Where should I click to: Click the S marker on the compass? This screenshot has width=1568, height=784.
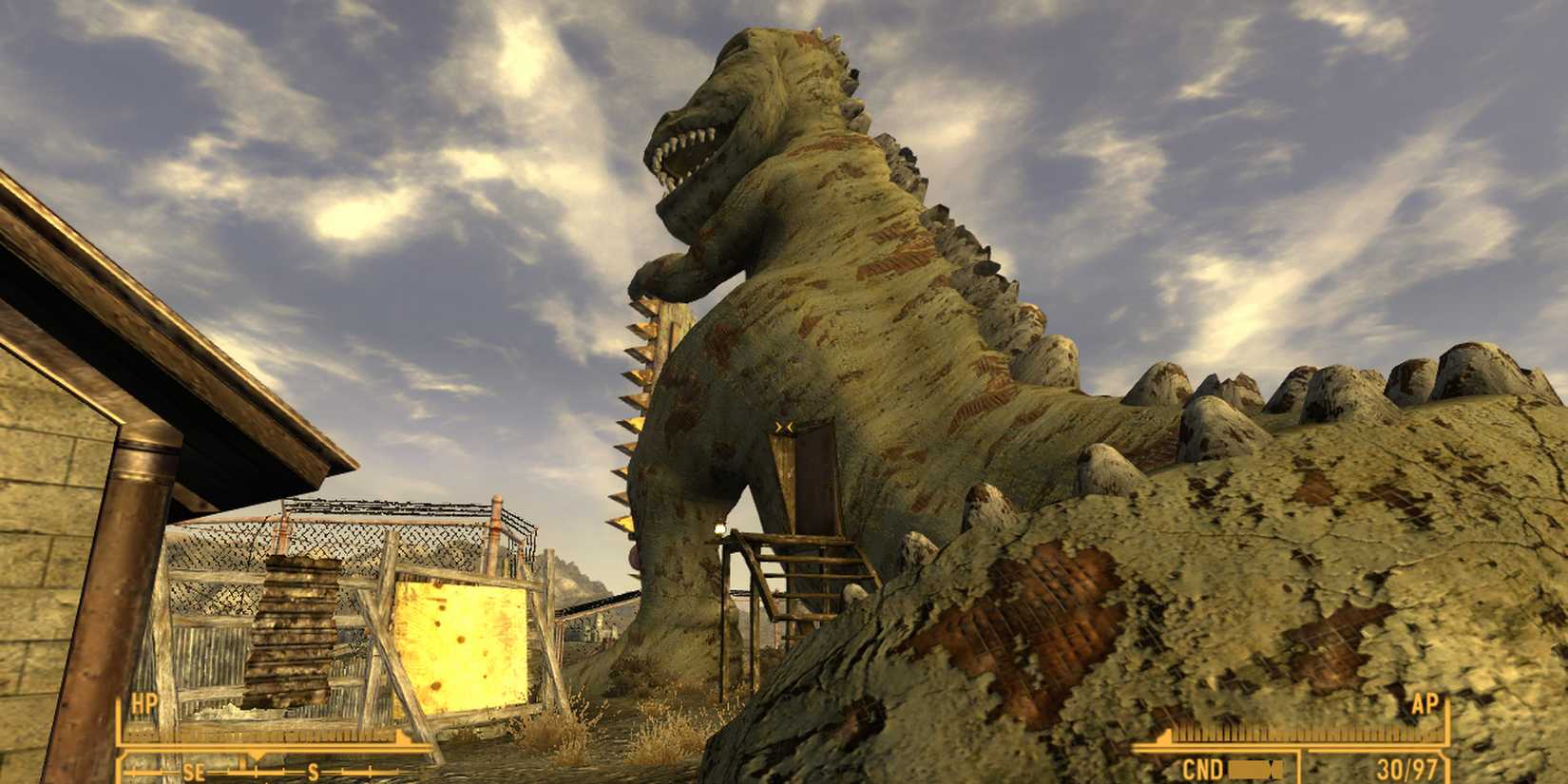(x=314, y=773)
